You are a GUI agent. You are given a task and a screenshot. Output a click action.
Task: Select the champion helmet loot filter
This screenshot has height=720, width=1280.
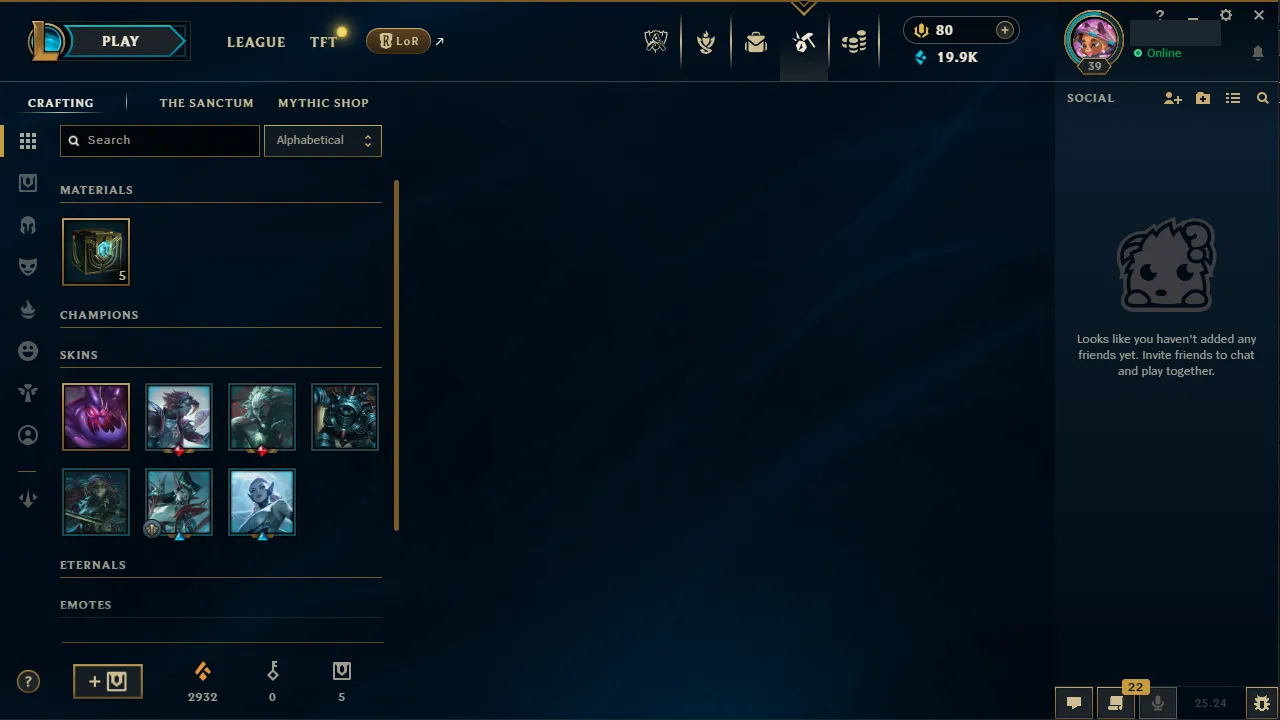(x=28, y=224)
